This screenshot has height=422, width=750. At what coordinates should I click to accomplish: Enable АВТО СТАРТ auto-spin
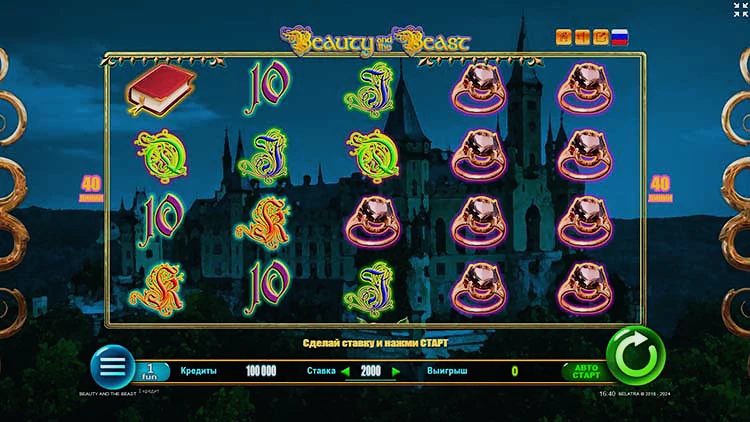[x=585, y=371]
